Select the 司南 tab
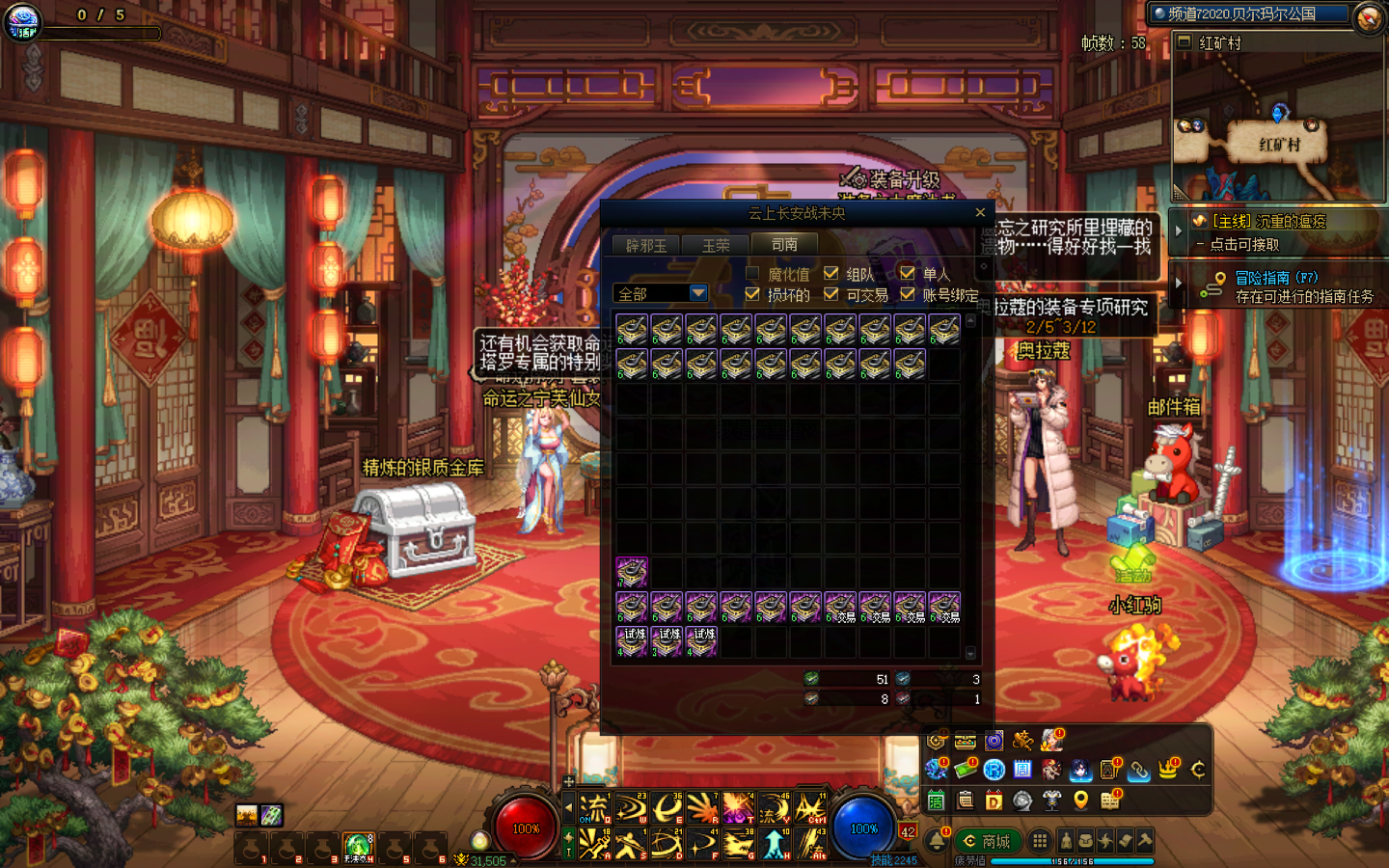 [x=784, y=245]
